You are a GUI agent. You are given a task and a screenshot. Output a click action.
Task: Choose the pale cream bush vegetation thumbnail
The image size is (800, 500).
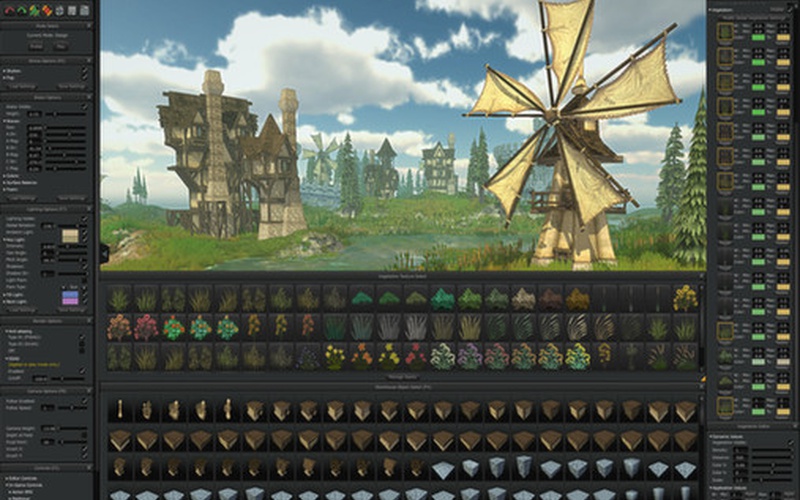click(x=523, y=298)
